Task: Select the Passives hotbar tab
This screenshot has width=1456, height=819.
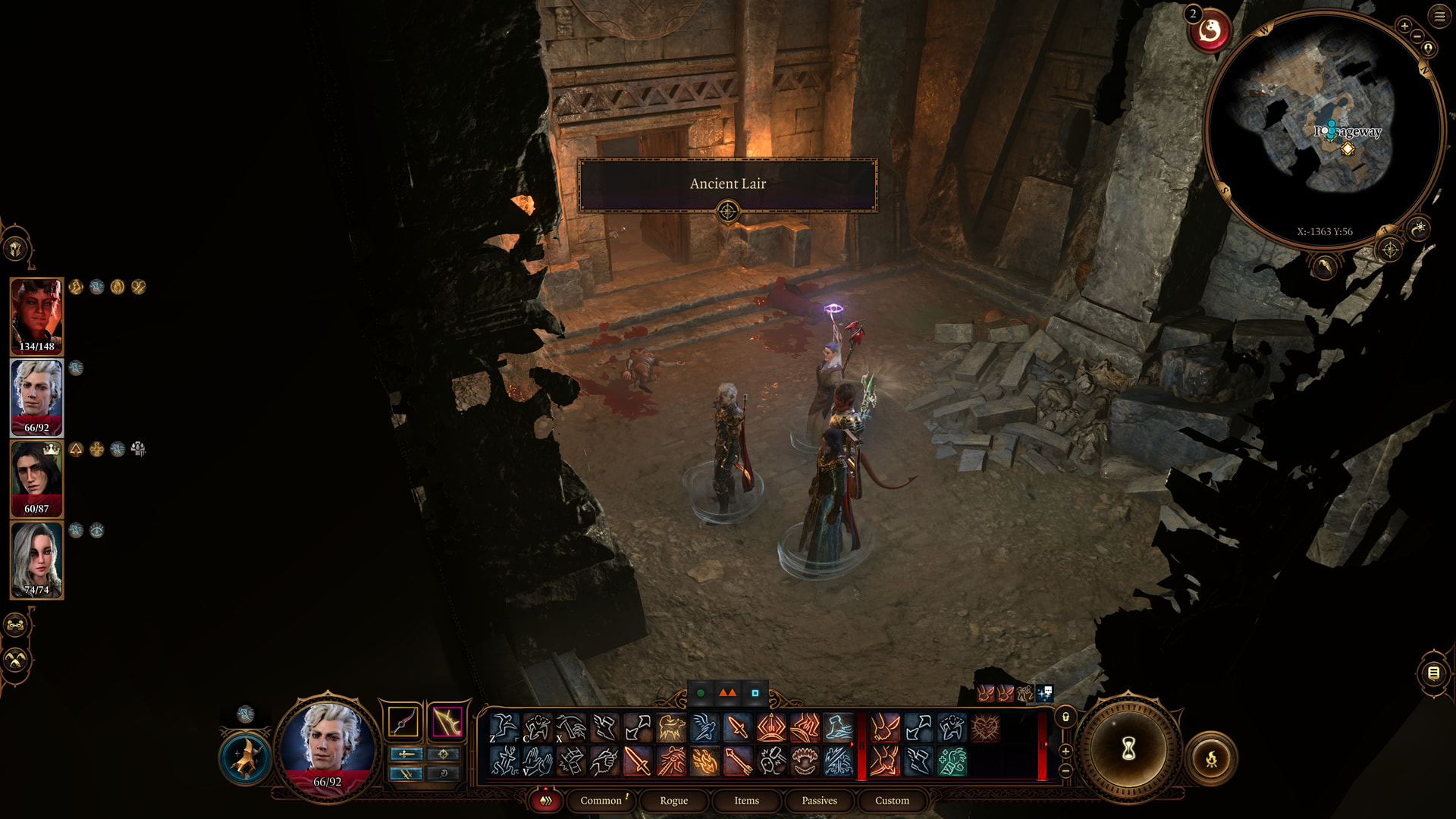Action: click(x=819, y=800)
